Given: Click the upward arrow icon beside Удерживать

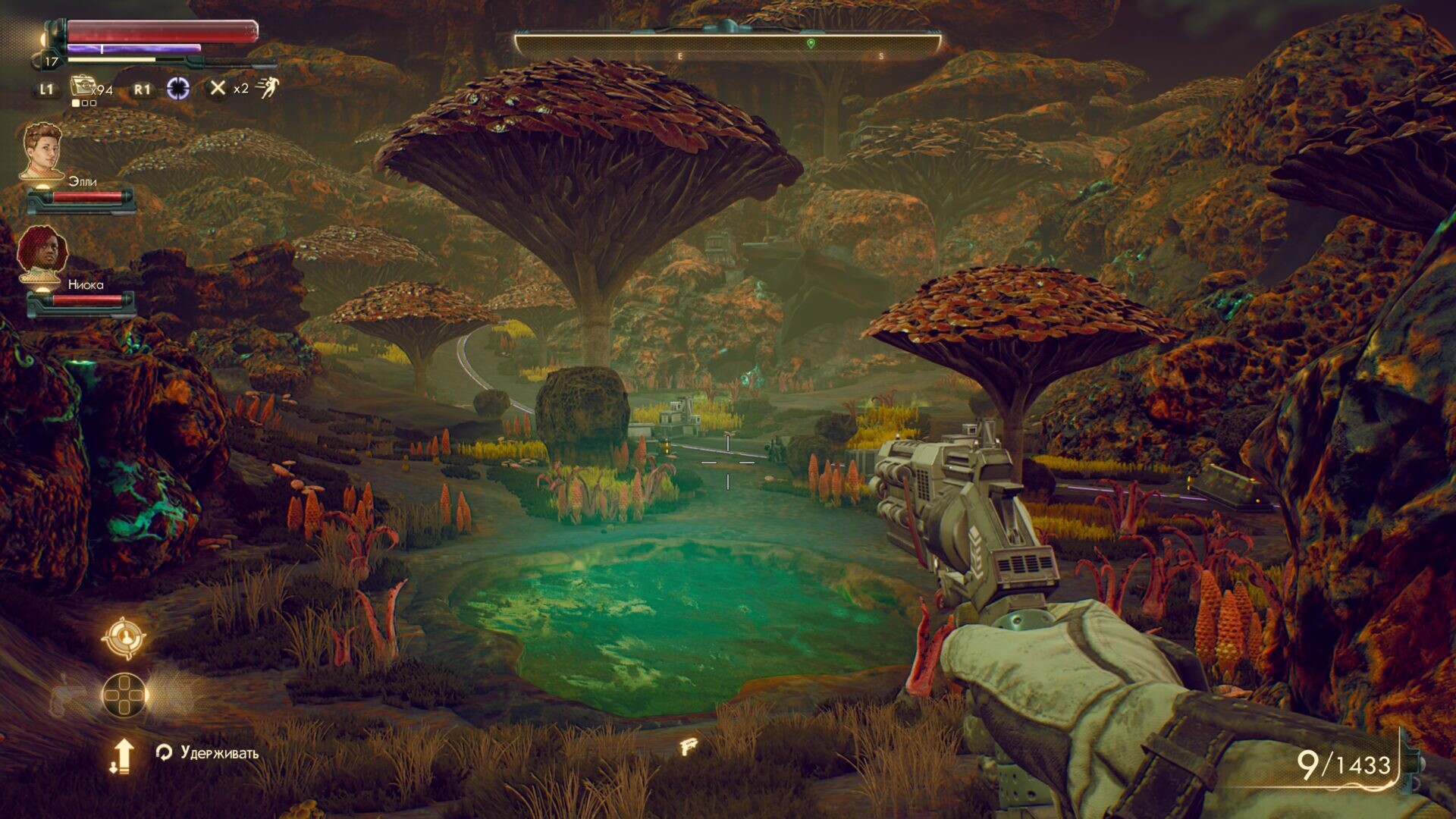Looking at the screenshot, I should tap(122, 755).
